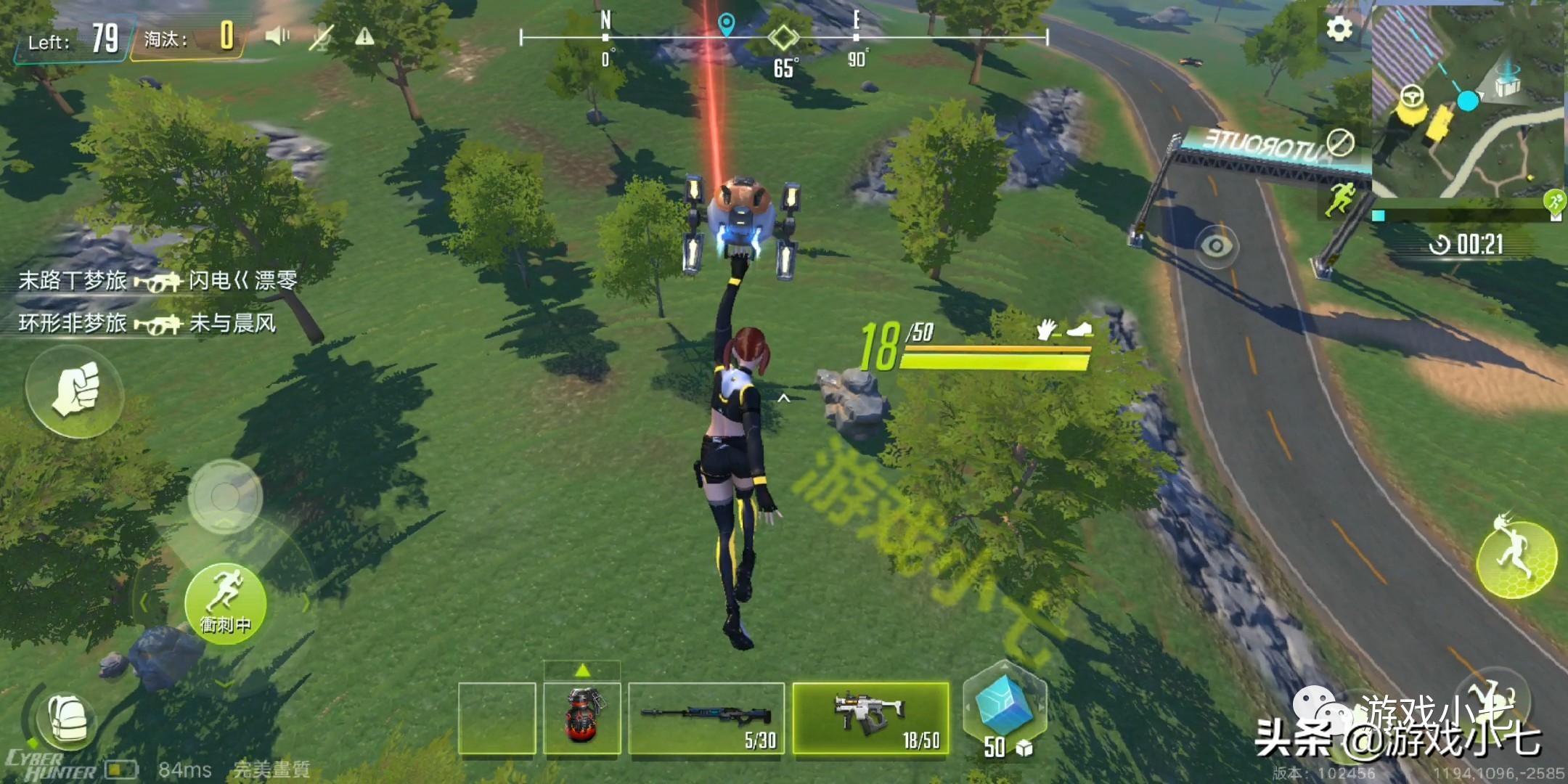Activate the green jump action button
Viewport: 1568px width, 784px height.
pos(1516,558)
